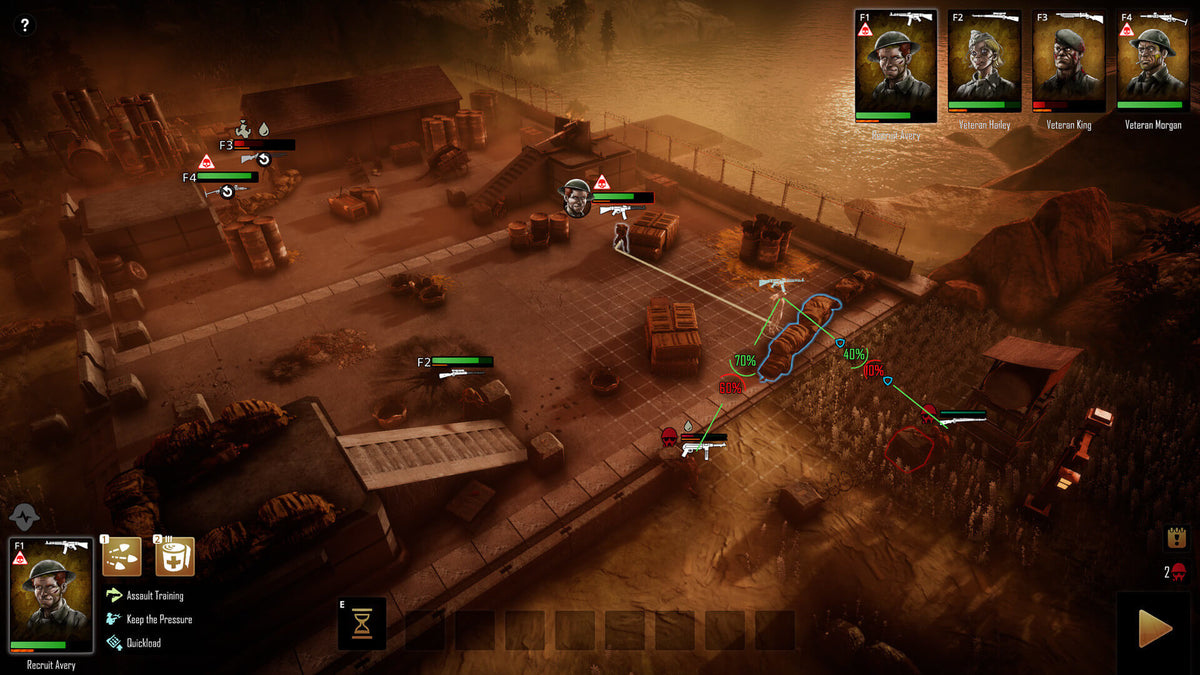
Task: Activate the first ability with boot tracks
Action: tap(121, 556)
